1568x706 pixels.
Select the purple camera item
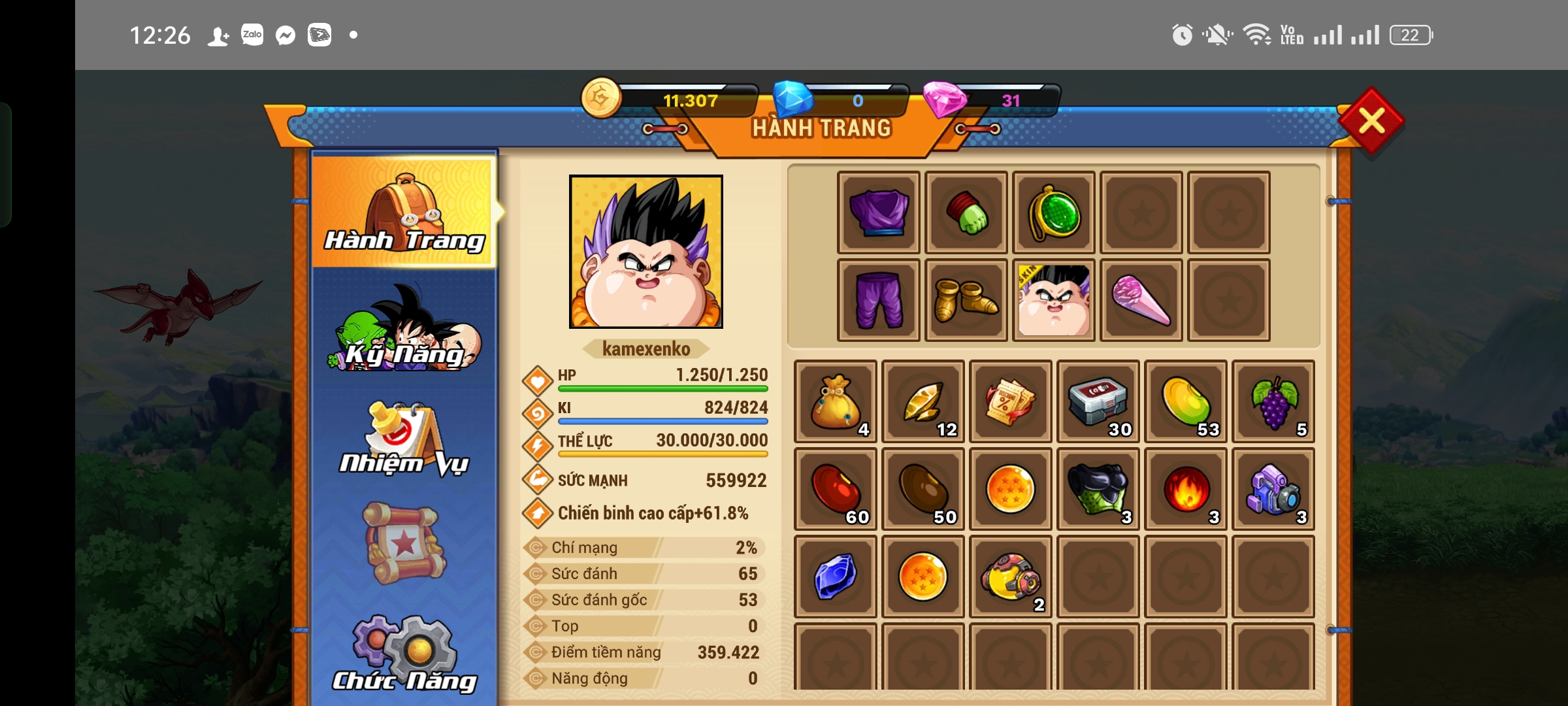[1273, 489]
